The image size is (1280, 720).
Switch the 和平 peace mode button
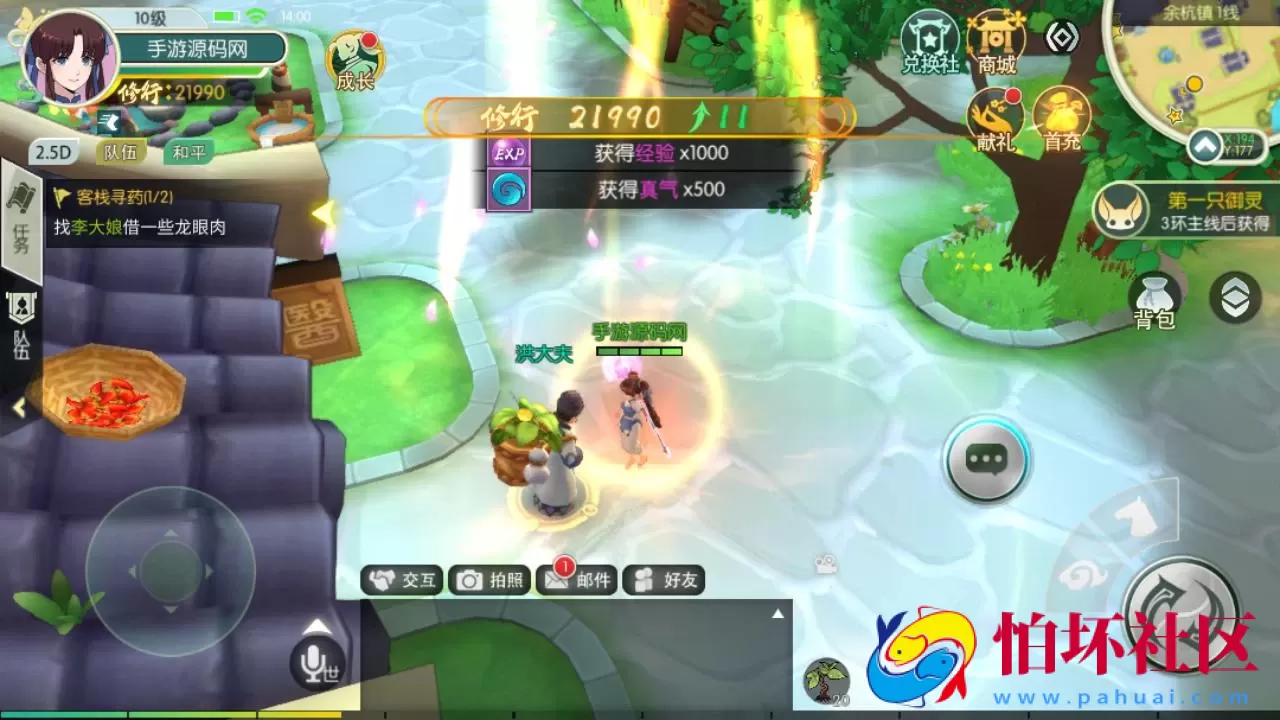188,152
